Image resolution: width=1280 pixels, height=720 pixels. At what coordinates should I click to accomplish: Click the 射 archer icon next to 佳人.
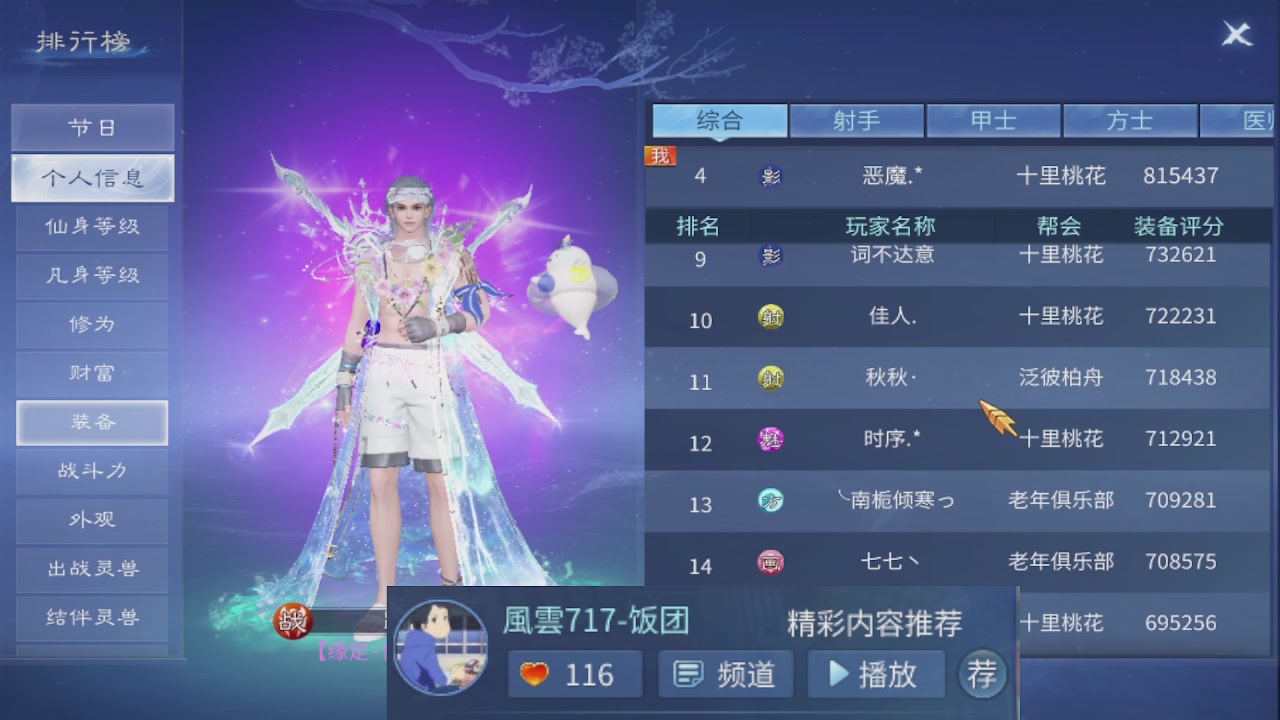pyautogui.click(x=769, y=317)
